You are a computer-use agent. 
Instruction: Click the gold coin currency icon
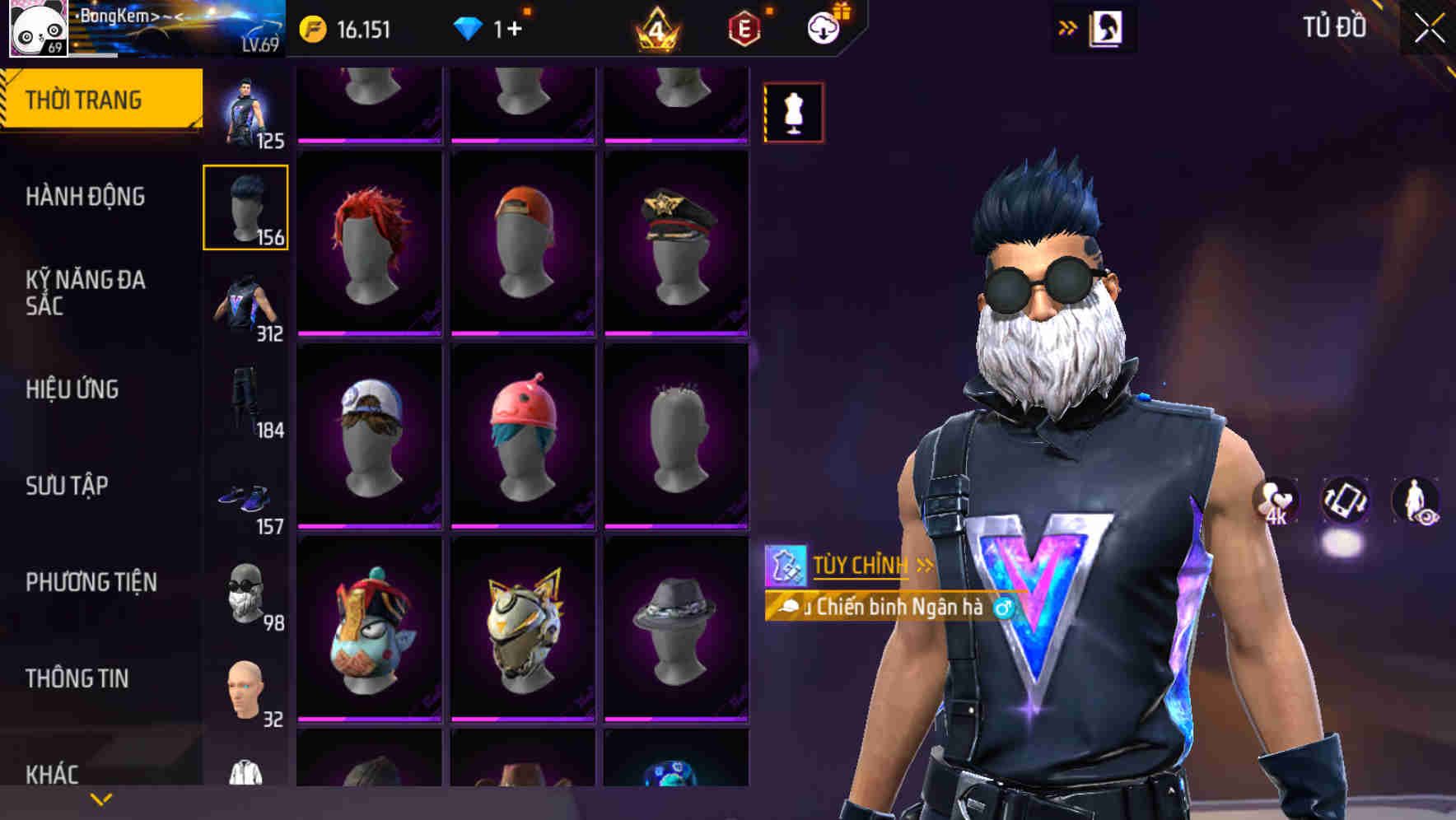312,30
